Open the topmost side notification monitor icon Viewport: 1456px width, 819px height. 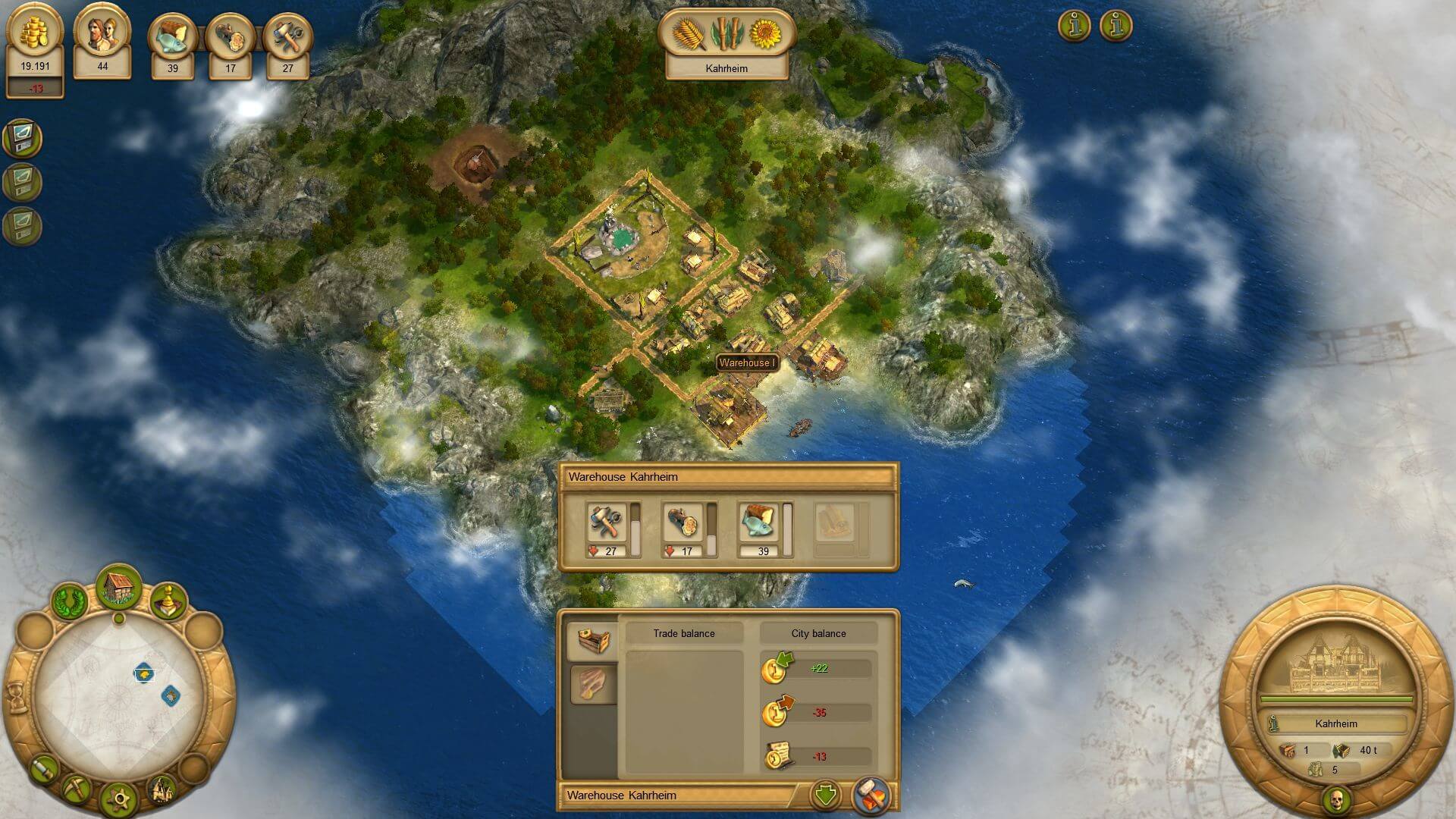point(22,138)
